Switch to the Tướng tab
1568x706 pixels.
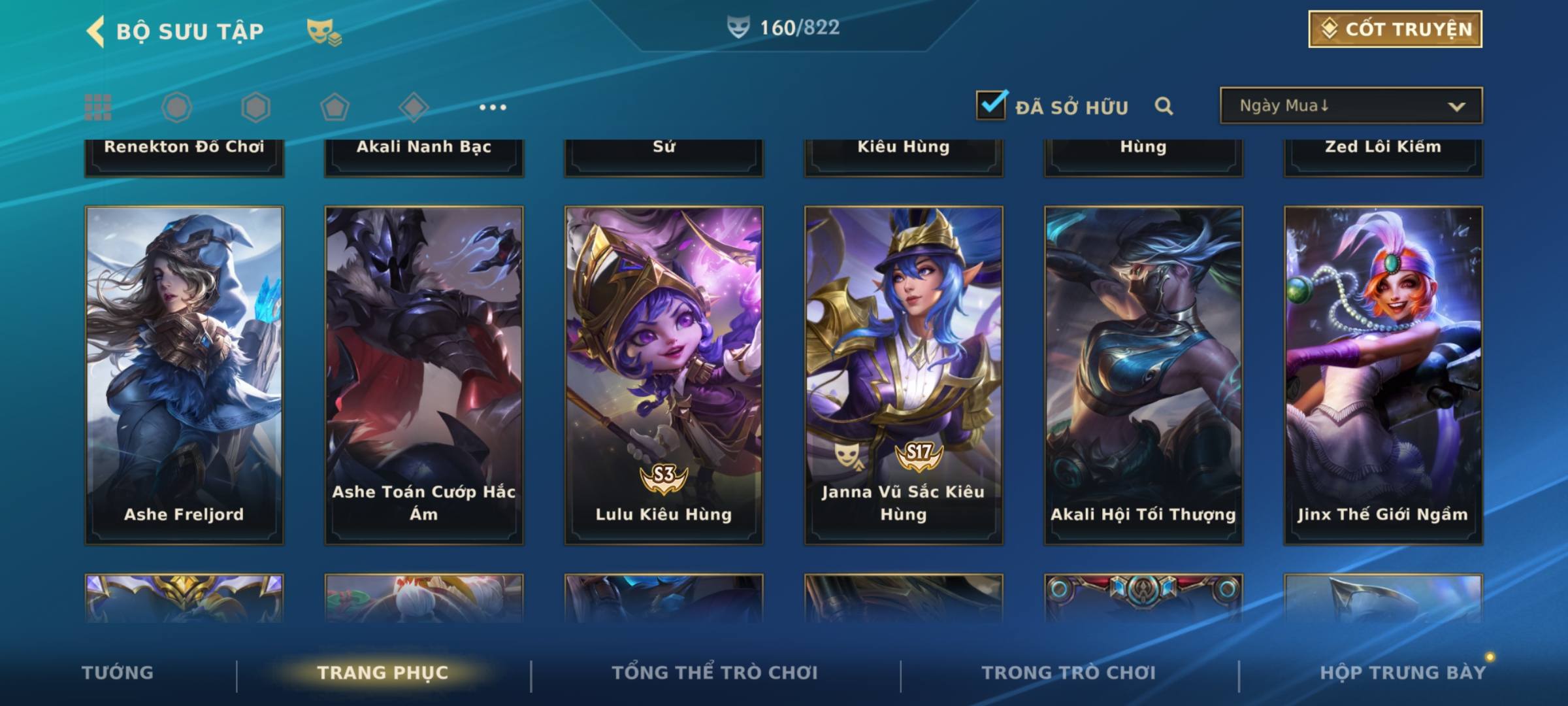tap(118, 673)
